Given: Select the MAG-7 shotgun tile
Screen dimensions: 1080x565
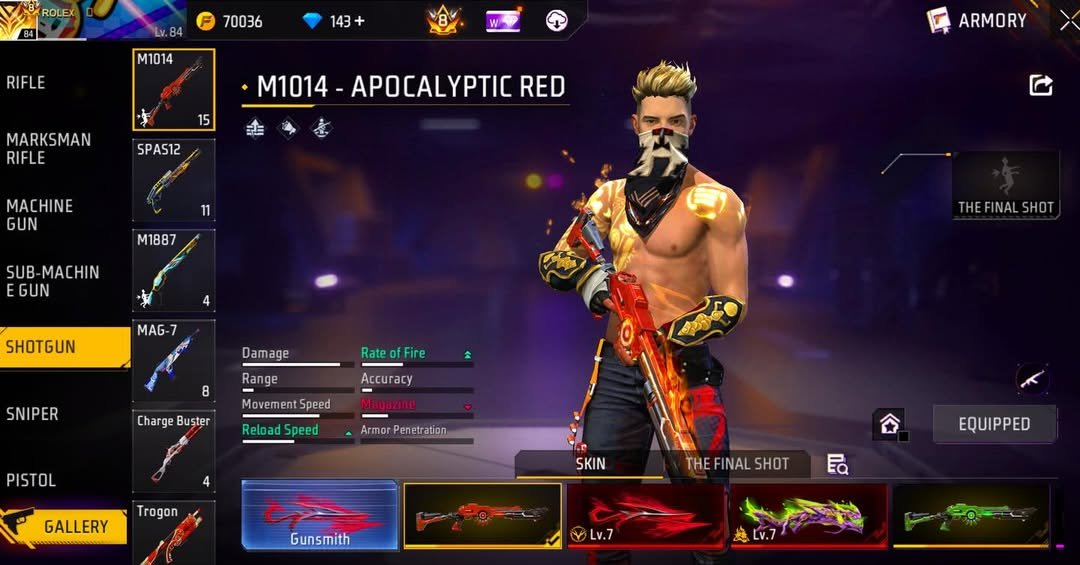Looking at the screenshot, I should pyautogui.click(x=173, y=361).
